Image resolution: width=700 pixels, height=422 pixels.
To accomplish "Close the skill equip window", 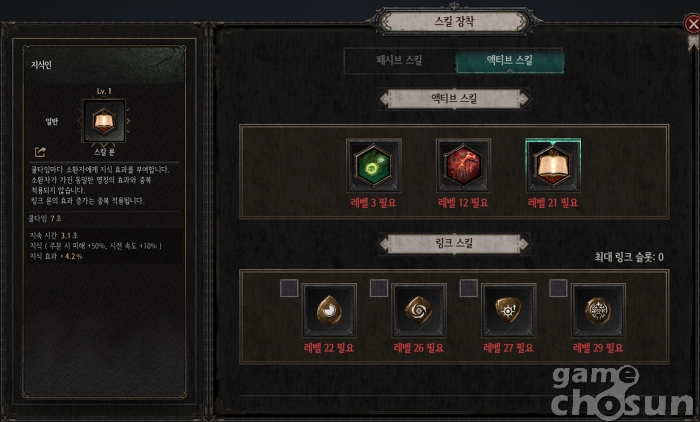I will point(692,23).
